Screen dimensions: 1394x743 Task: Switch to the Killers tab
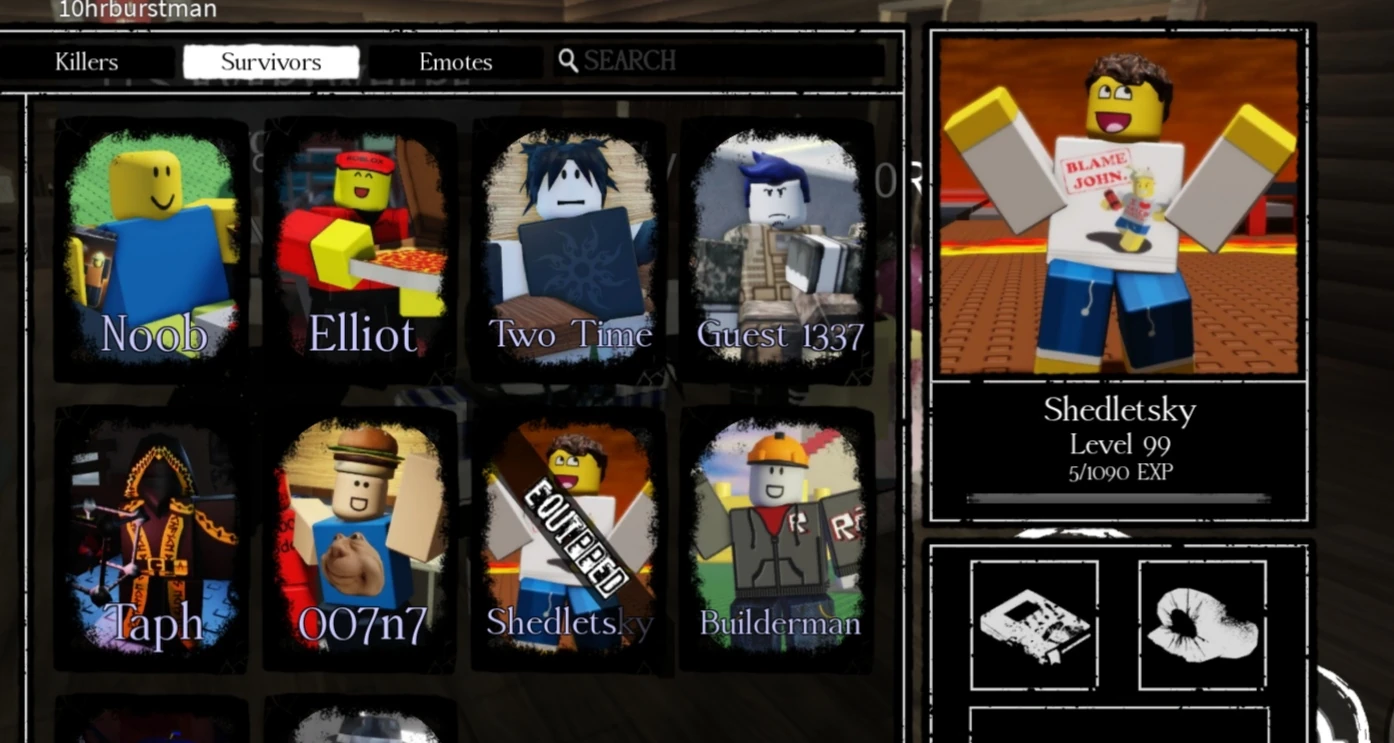(85, 61)
